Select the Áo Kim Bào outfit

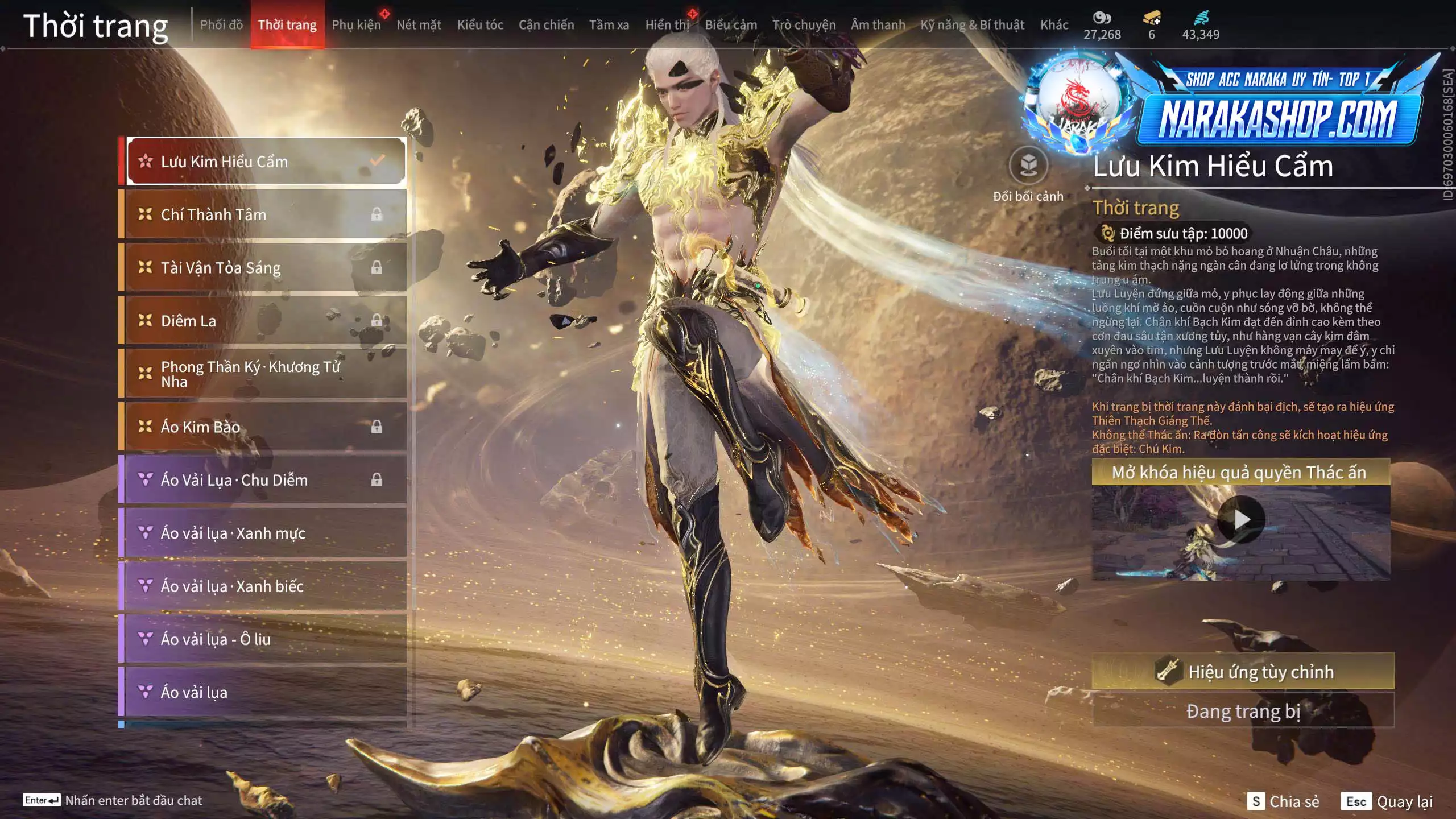tap(266, 427)
